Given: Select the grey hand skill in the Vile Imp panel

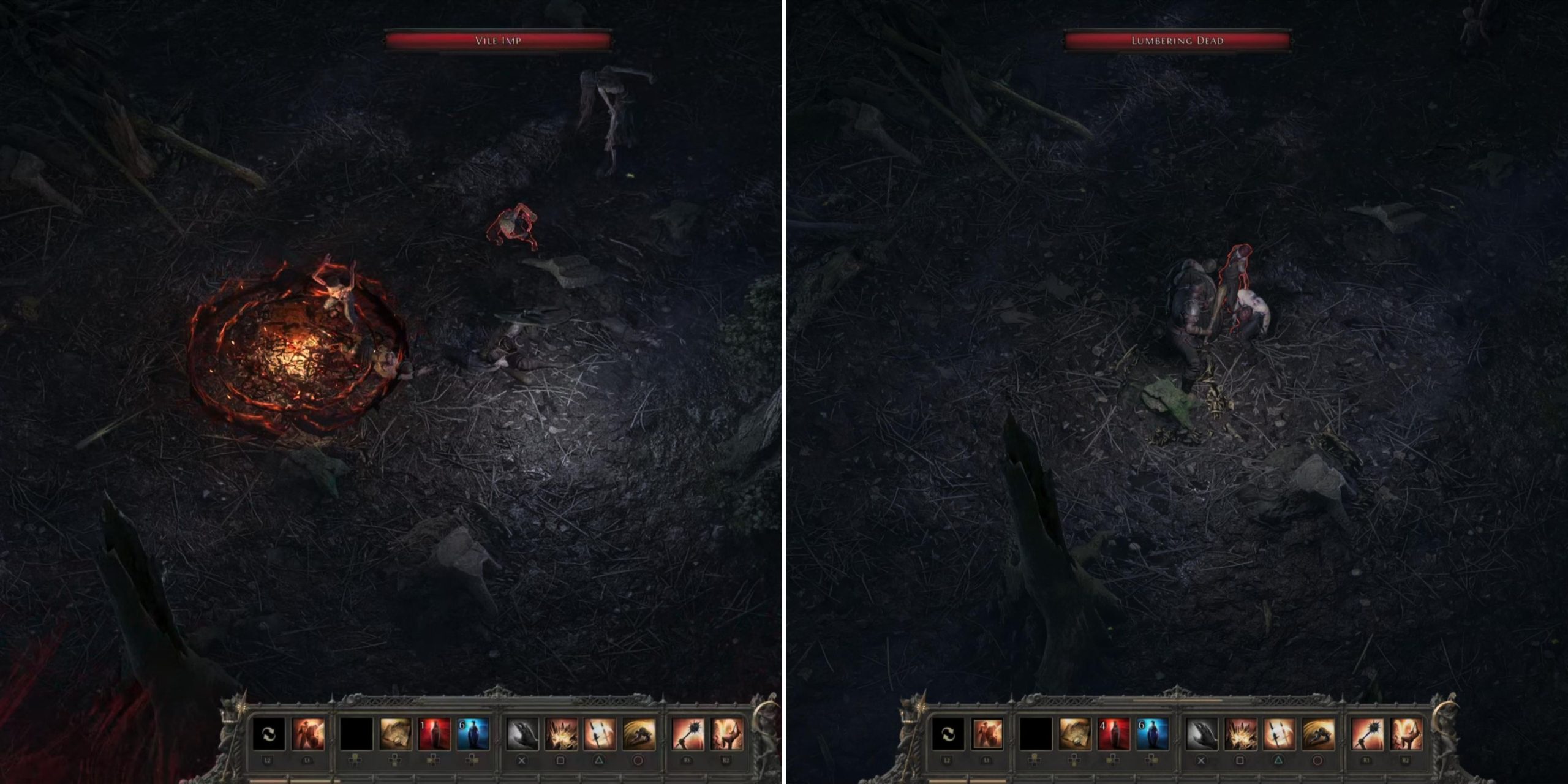Looking at the screenshot, I should [x=522, y=734].
